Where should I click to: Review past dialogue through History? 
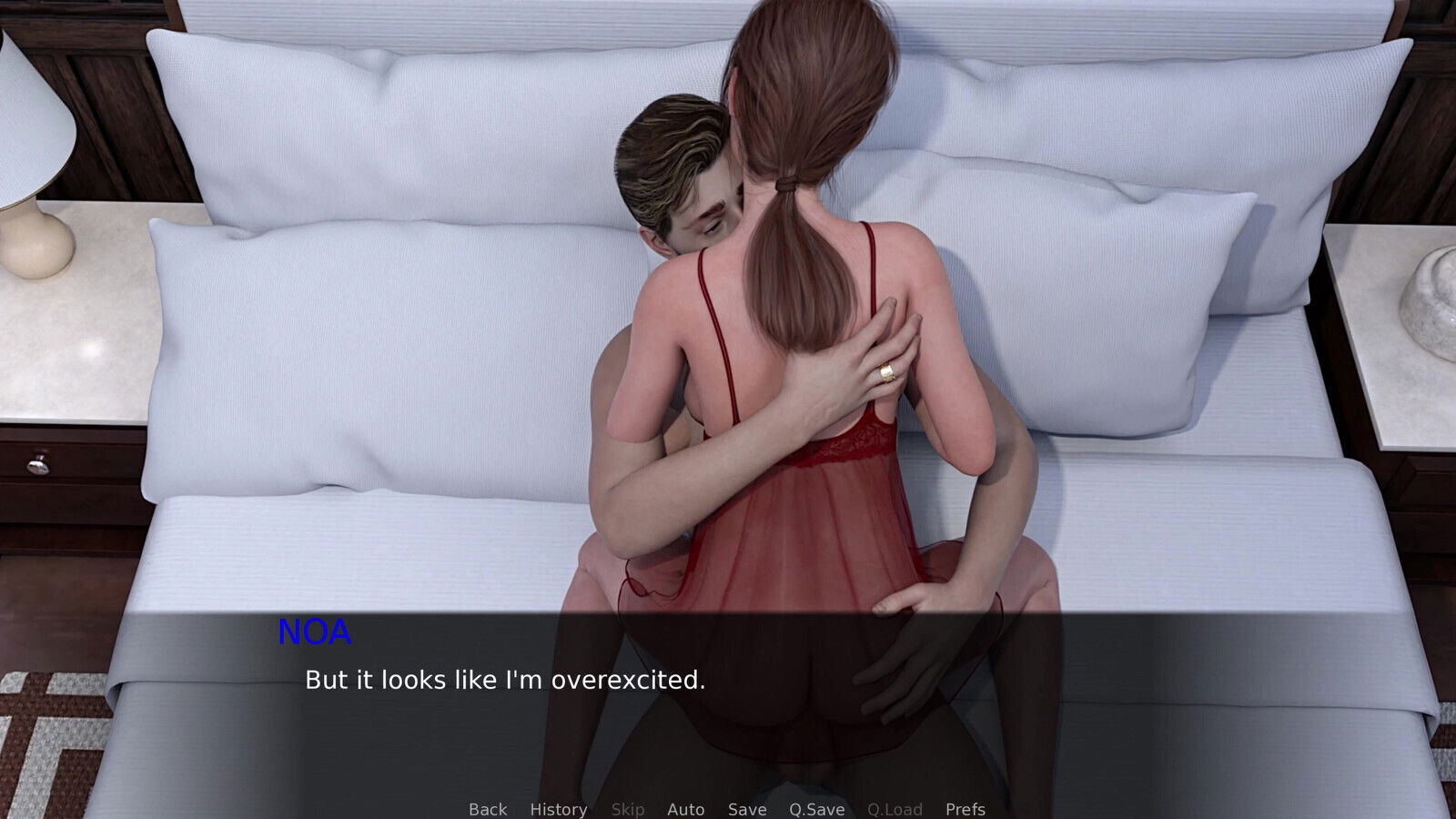click(x=558, y=809)
